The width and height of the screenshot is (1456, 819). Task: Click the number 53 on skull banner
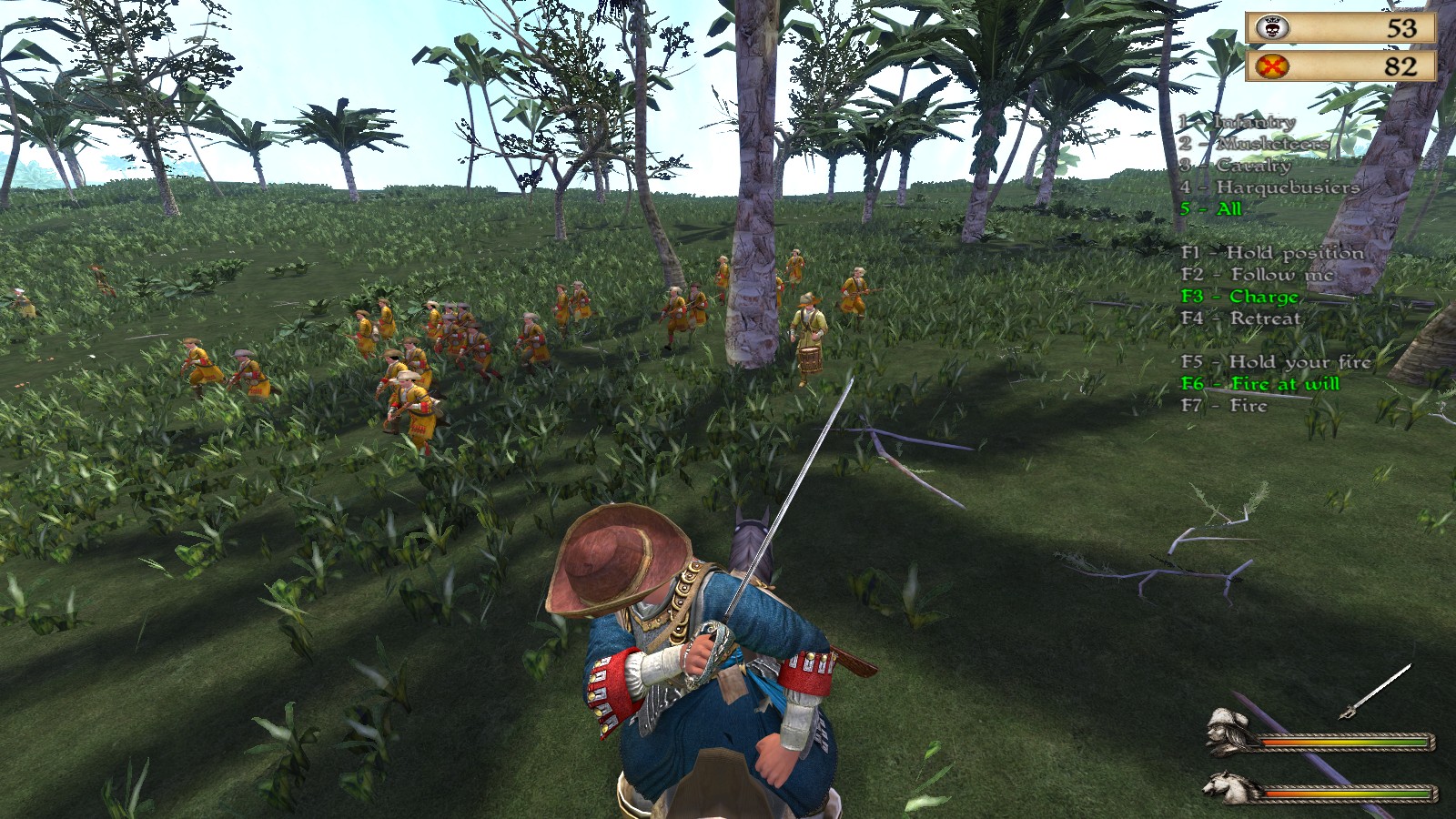point(1402,28)
